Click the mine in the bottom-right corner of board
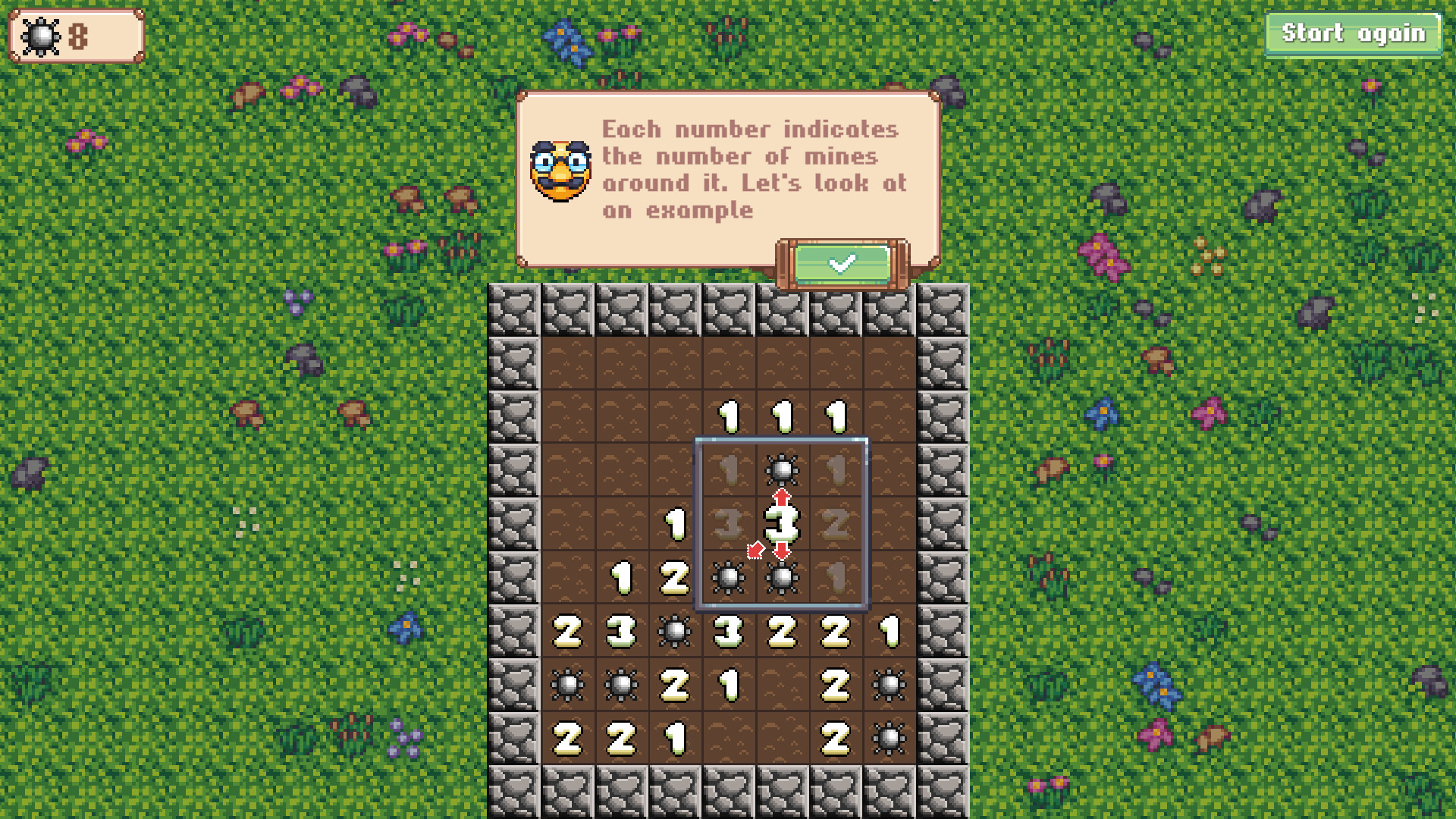Viewport: 1456px width, 819px height. pyautogui.click(x=891, y=739)
